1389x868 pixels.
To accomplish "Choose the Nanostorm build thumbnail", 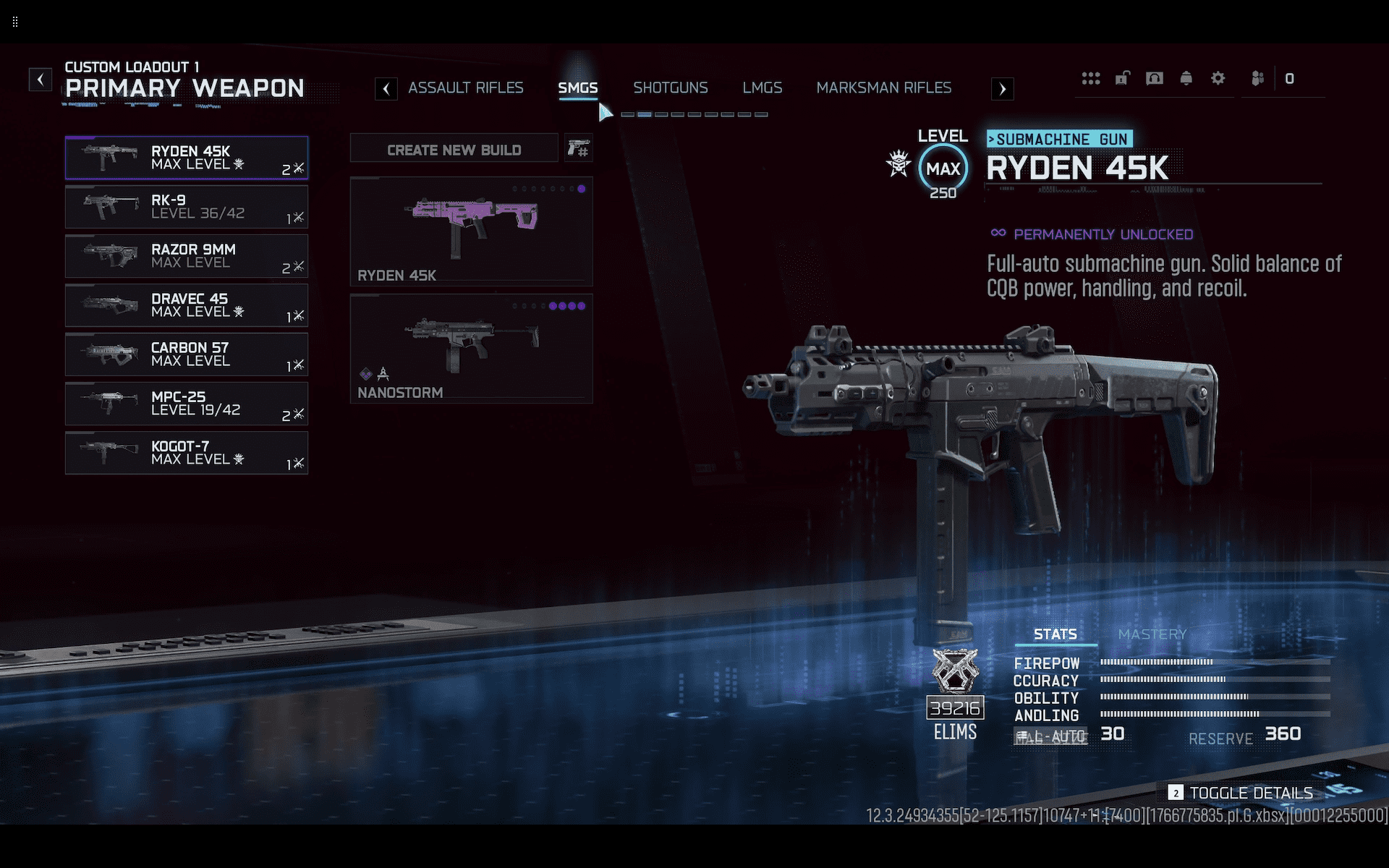I will click(x=471, y=348).
